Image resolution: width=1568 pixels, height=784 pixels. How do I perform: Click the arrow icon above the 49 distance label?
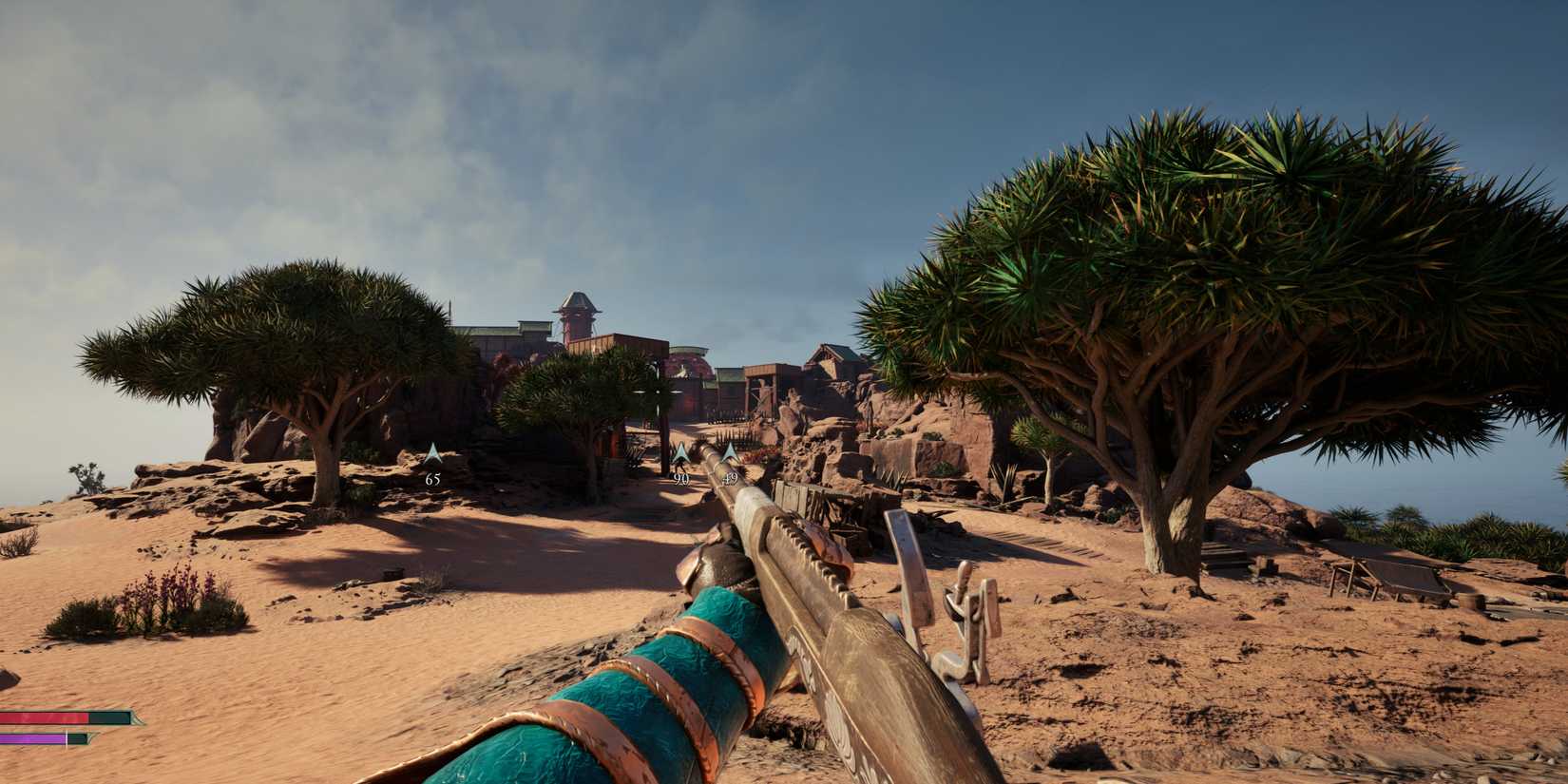coord(730,450)
